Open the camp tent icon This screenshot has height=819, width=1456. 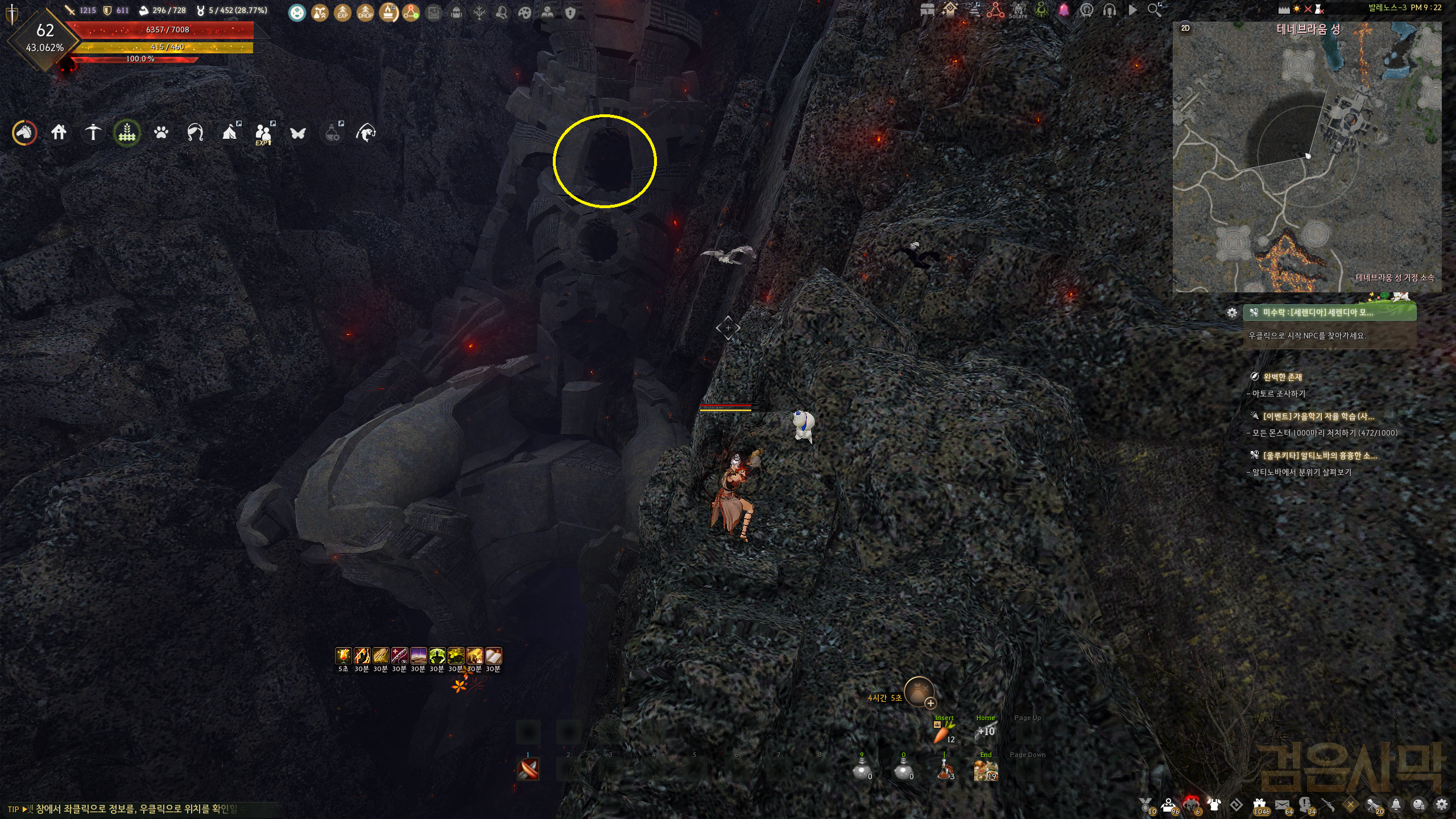click(x=229, y=133)
